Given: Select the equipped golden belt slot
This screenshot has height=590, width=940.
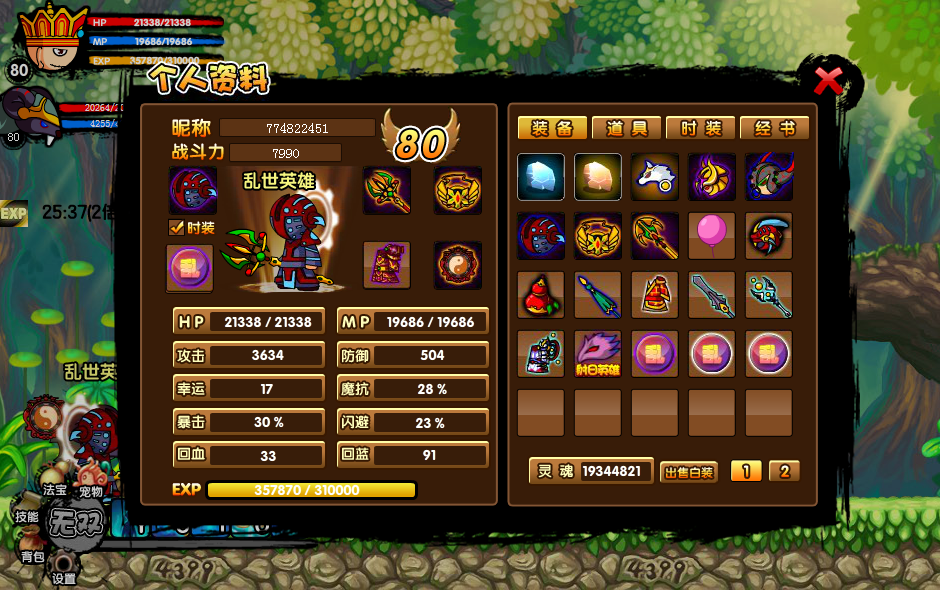Looking at the screenshot, I should click(458, 190).
